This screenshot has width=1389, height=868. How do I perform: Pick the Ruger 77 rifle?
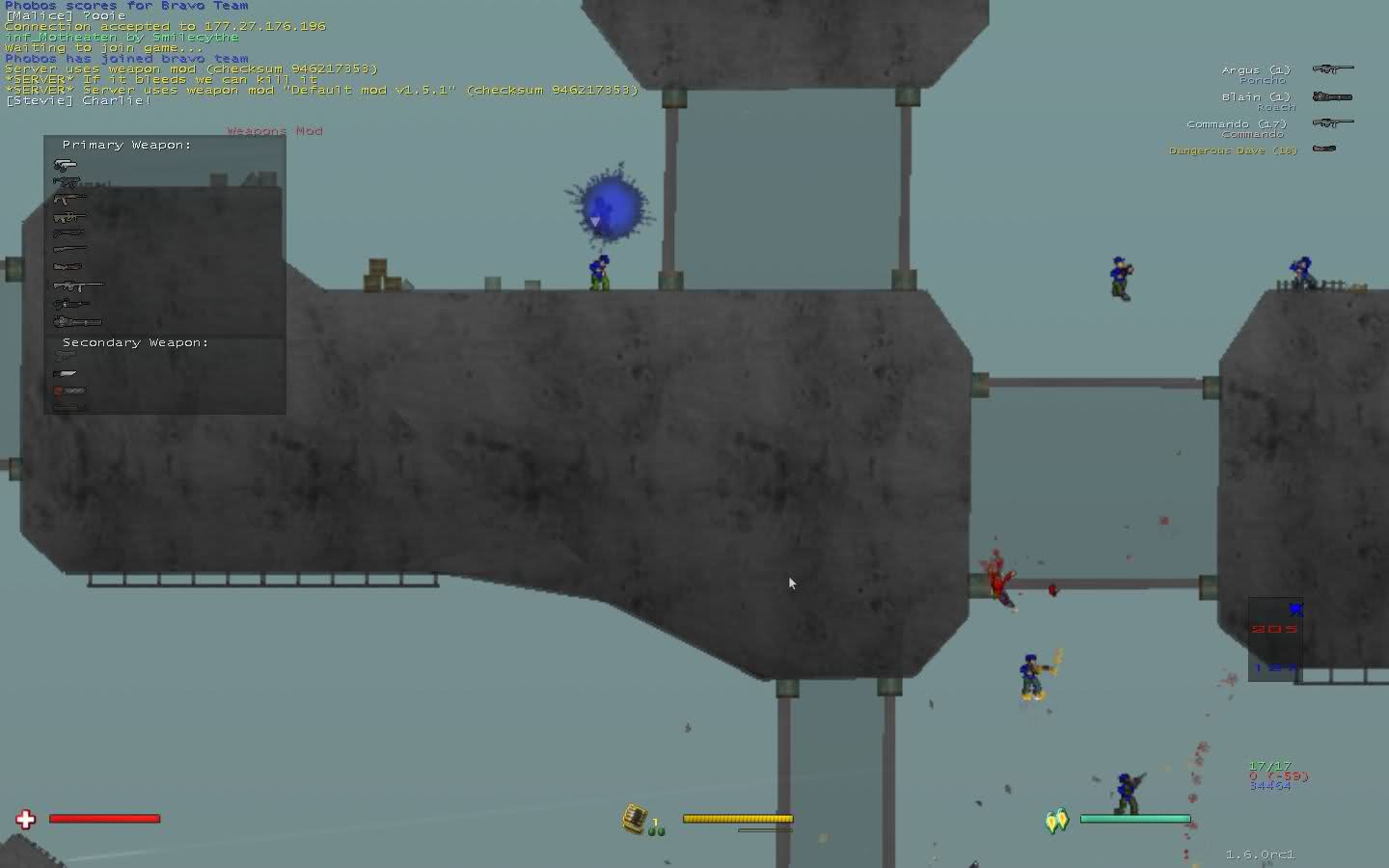[x=69, y=250]
